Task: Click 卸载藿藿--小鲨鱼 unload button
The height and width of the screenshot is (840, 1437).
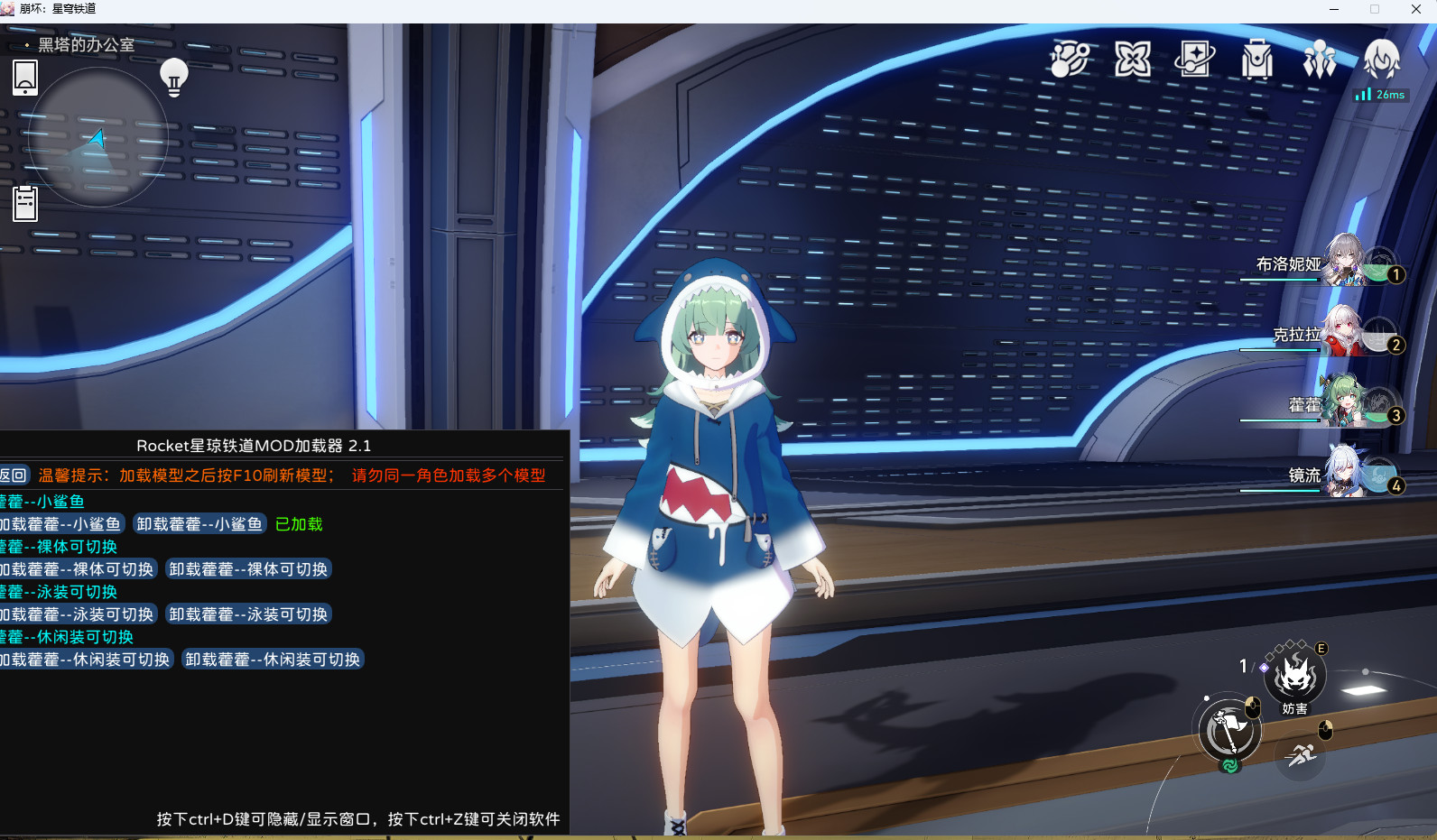Action: pyautogui.click(x=199, y=523)
